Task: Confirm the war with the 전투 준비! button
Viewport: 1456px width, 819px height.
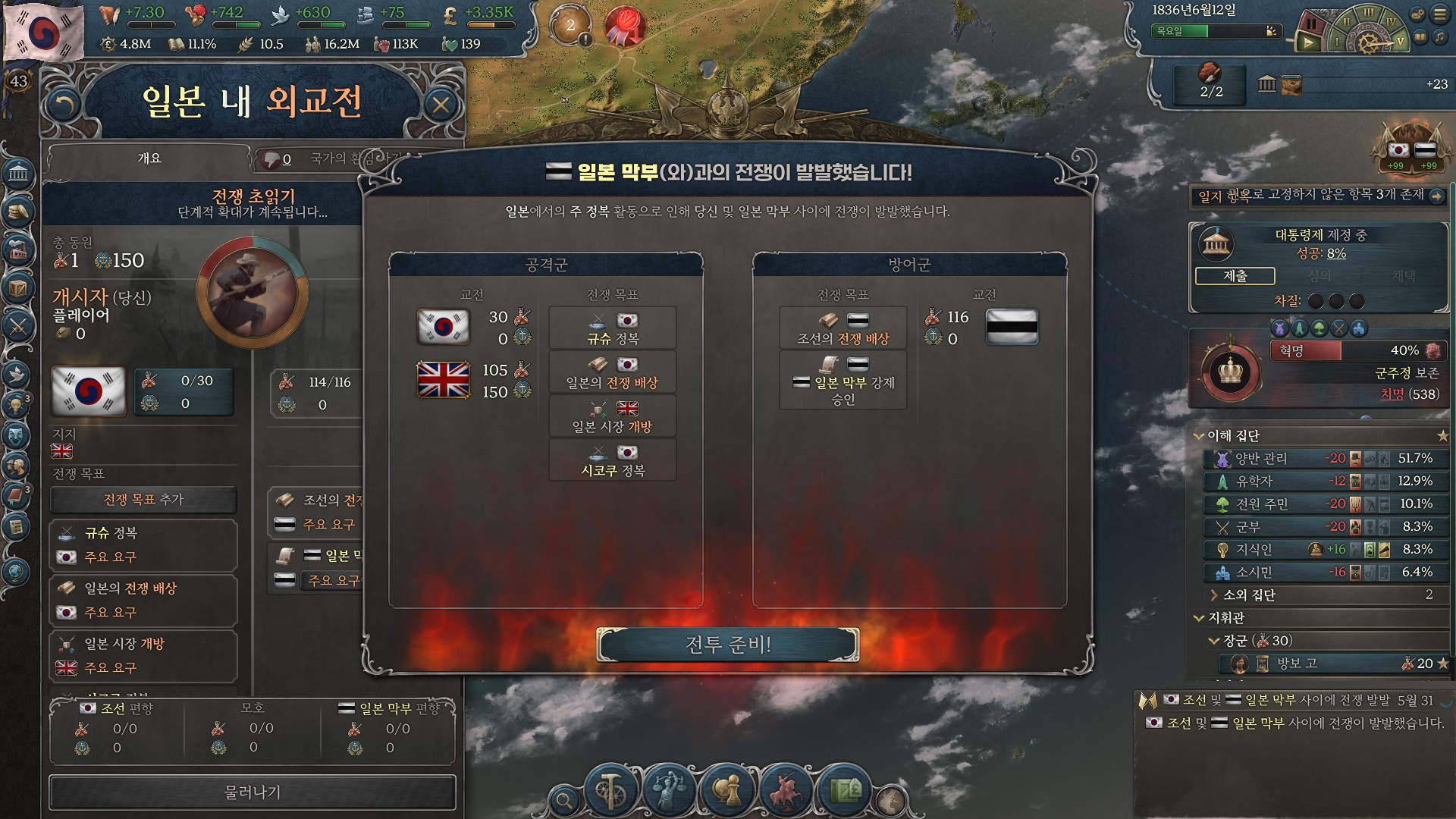Action: [727, 645]
